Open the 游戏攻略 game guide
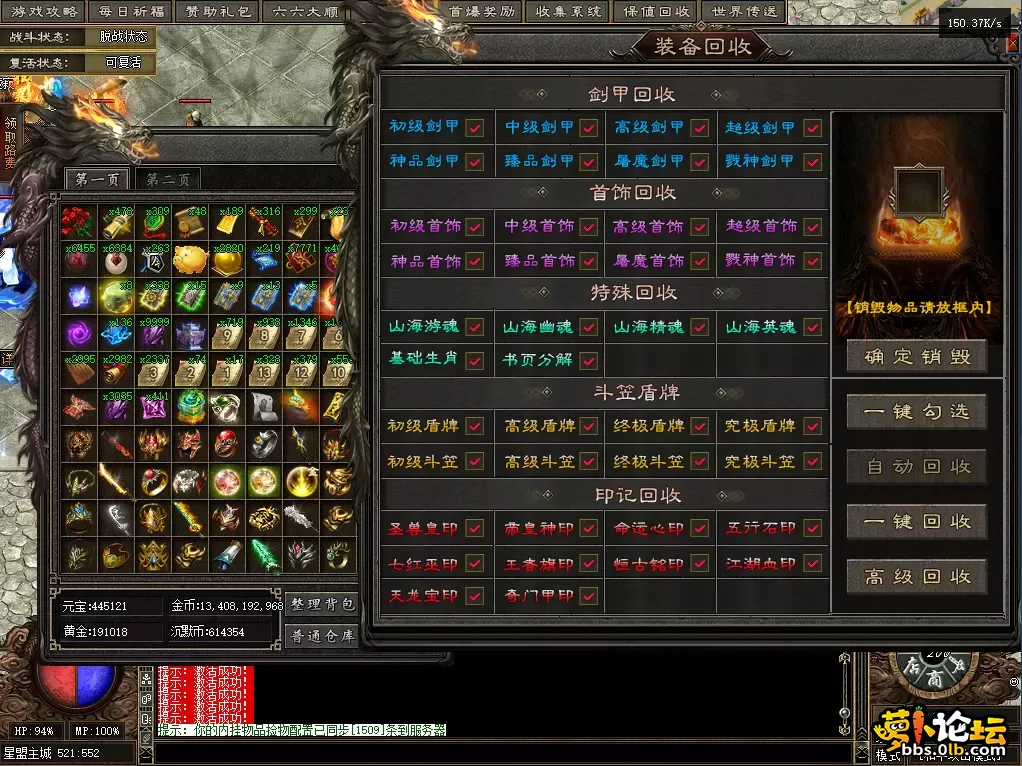This screenshot has height=766, width=1022. 45,11
